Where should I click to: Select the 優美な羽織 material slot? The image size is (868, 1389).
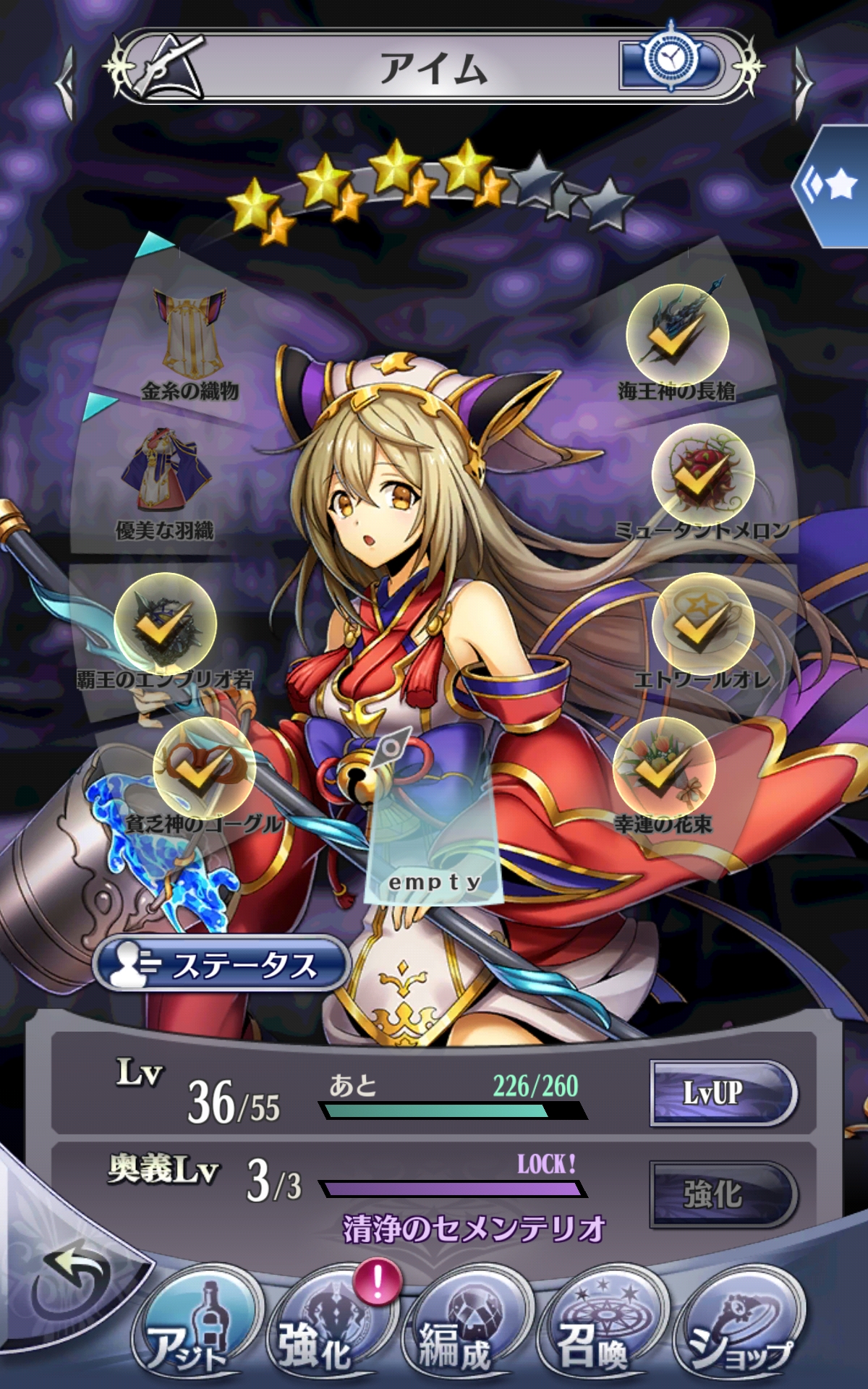point(166,474)
